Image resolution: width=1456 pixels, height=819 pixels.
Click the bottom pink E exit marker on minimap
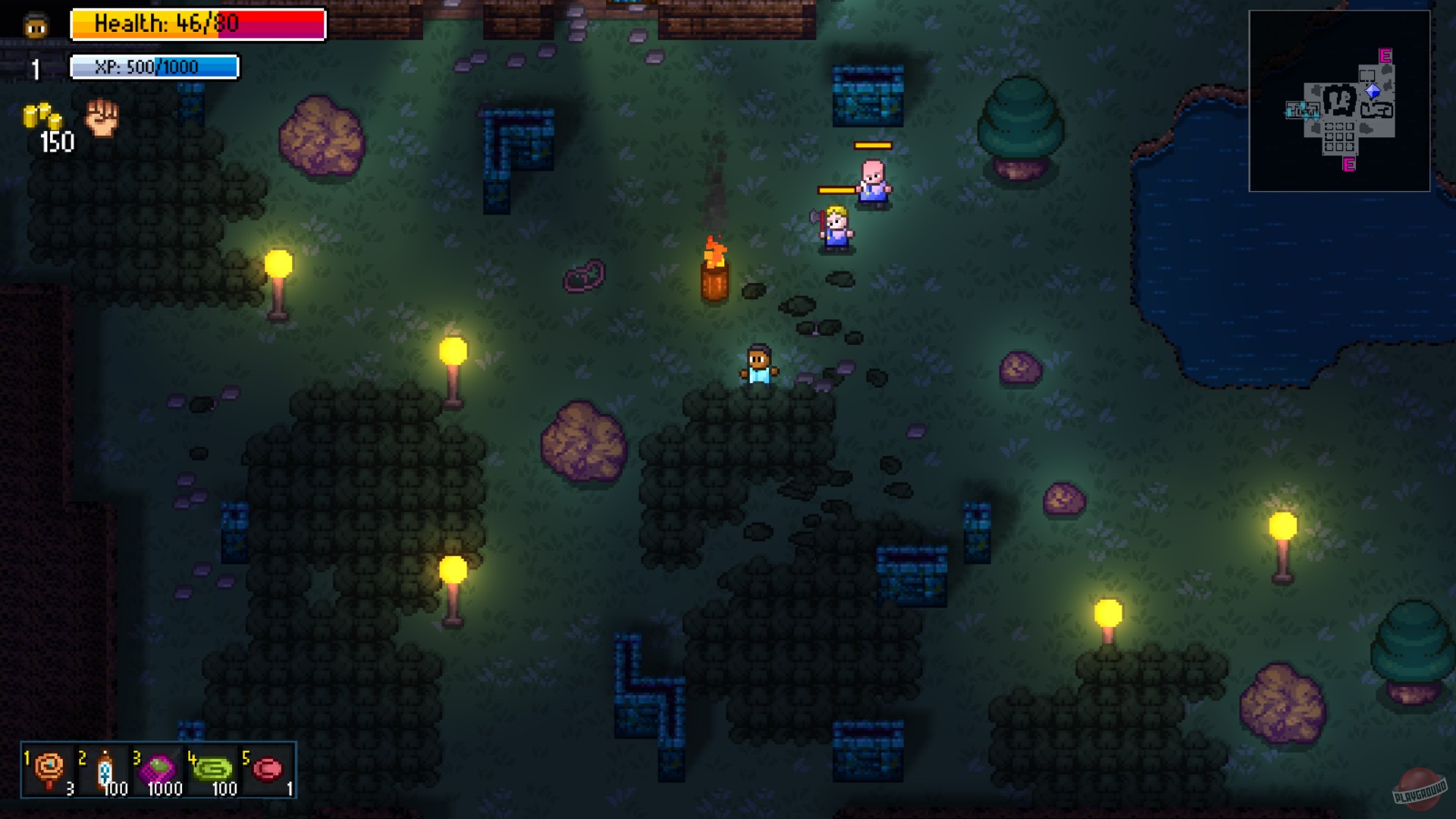pyautogui.click(x=1348, y=165)
